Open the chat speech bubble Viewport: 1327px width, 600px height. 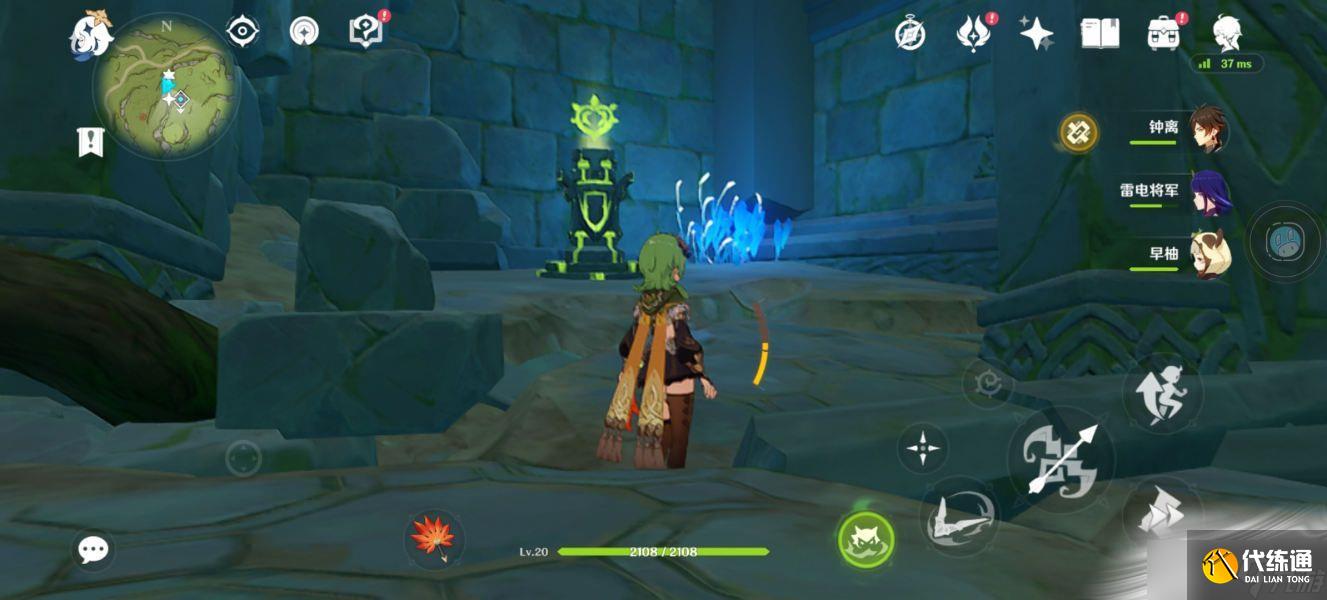94,548
